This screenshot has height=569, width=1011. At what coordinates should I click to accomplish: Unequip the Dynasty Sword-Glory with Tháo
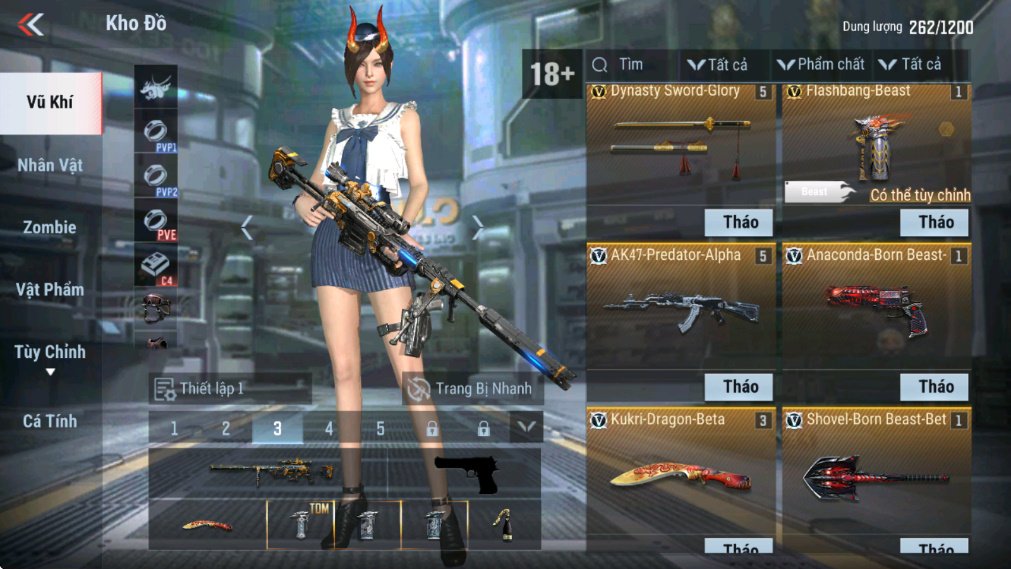pyautogui.click(x=740, y=222)
